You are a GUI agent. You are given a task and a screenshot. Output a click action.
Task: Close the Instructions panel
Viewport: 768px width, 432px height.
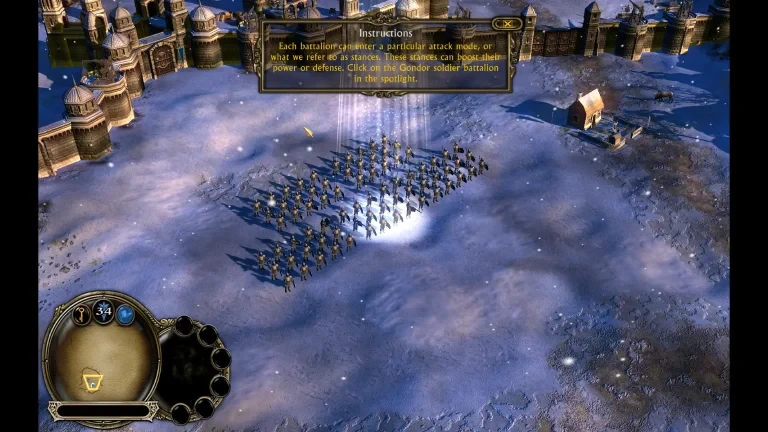[x=508, y=23]
